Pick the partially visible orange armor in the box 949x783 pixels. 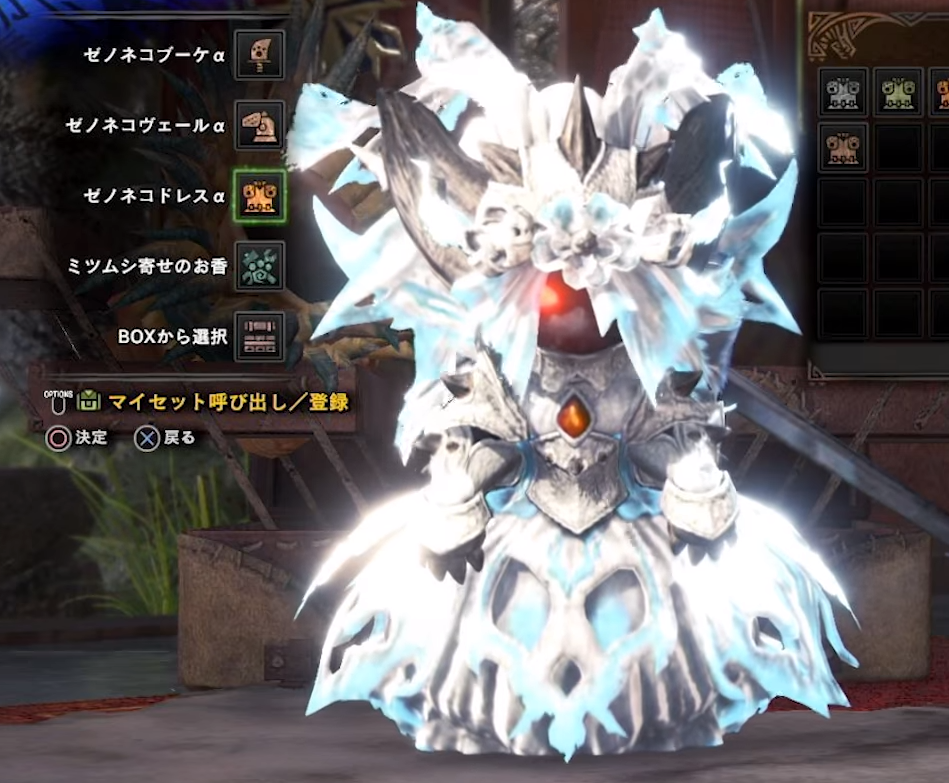942,92
